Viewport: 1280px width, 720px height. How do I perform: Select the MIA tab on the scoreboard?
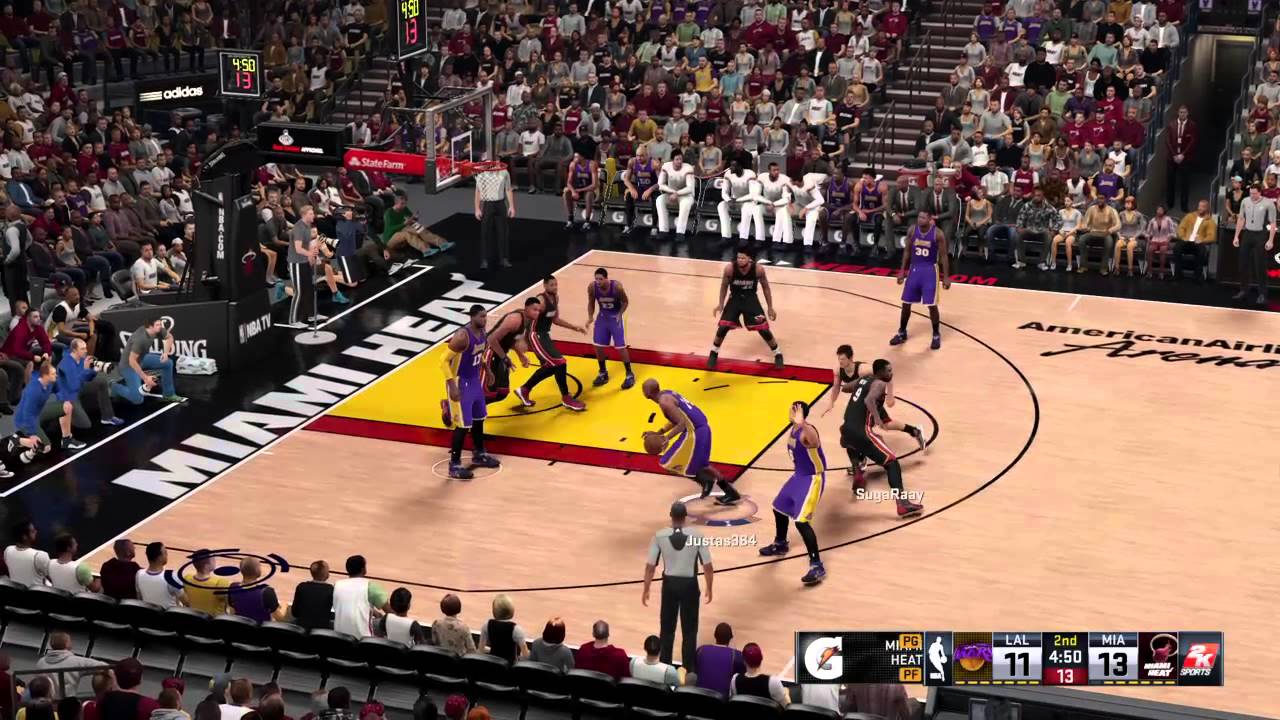pyautogui.click(x=1112, y=640)
